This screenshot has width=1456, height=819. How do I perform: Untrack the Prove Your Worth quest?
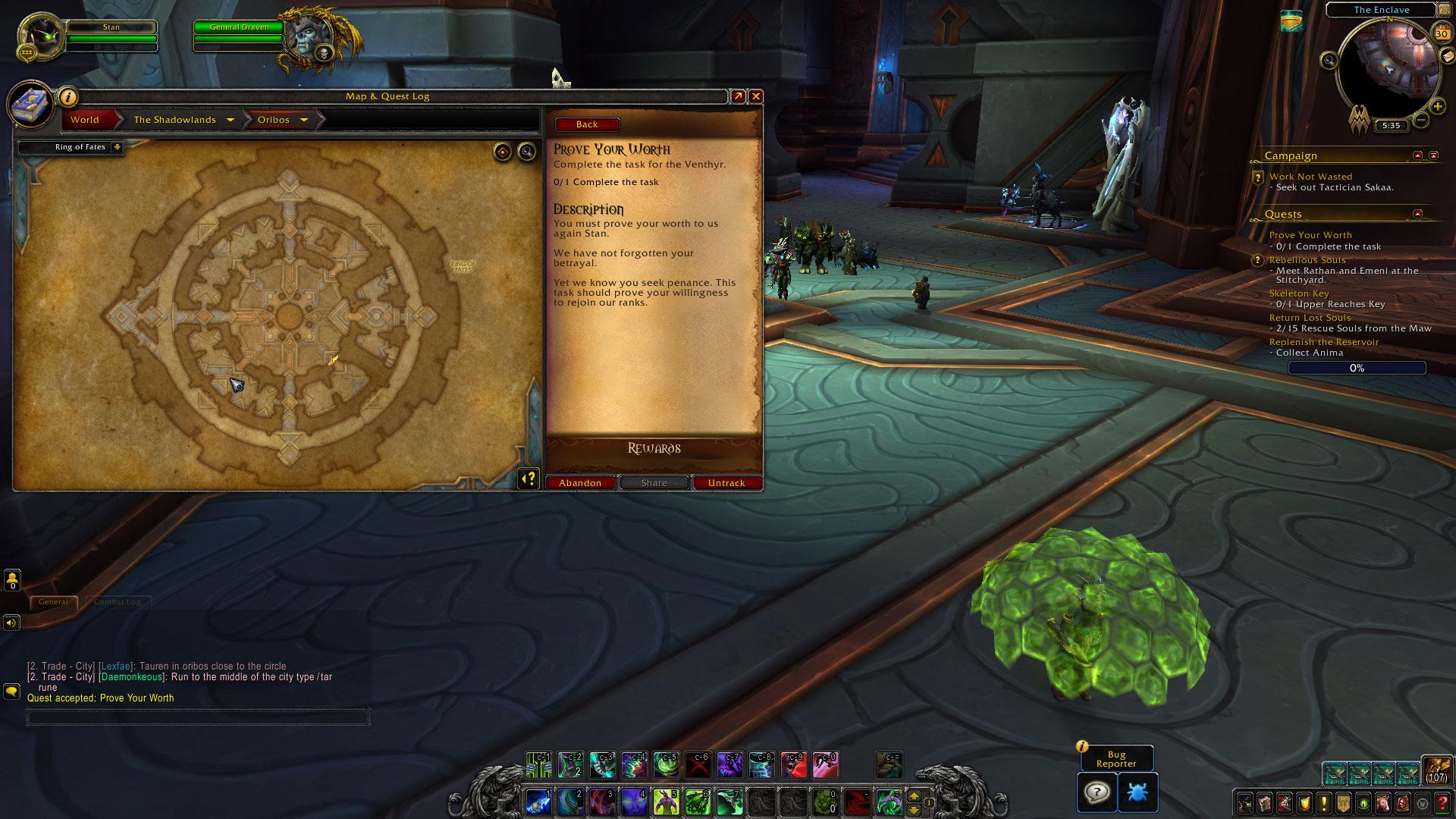(726, 483)
